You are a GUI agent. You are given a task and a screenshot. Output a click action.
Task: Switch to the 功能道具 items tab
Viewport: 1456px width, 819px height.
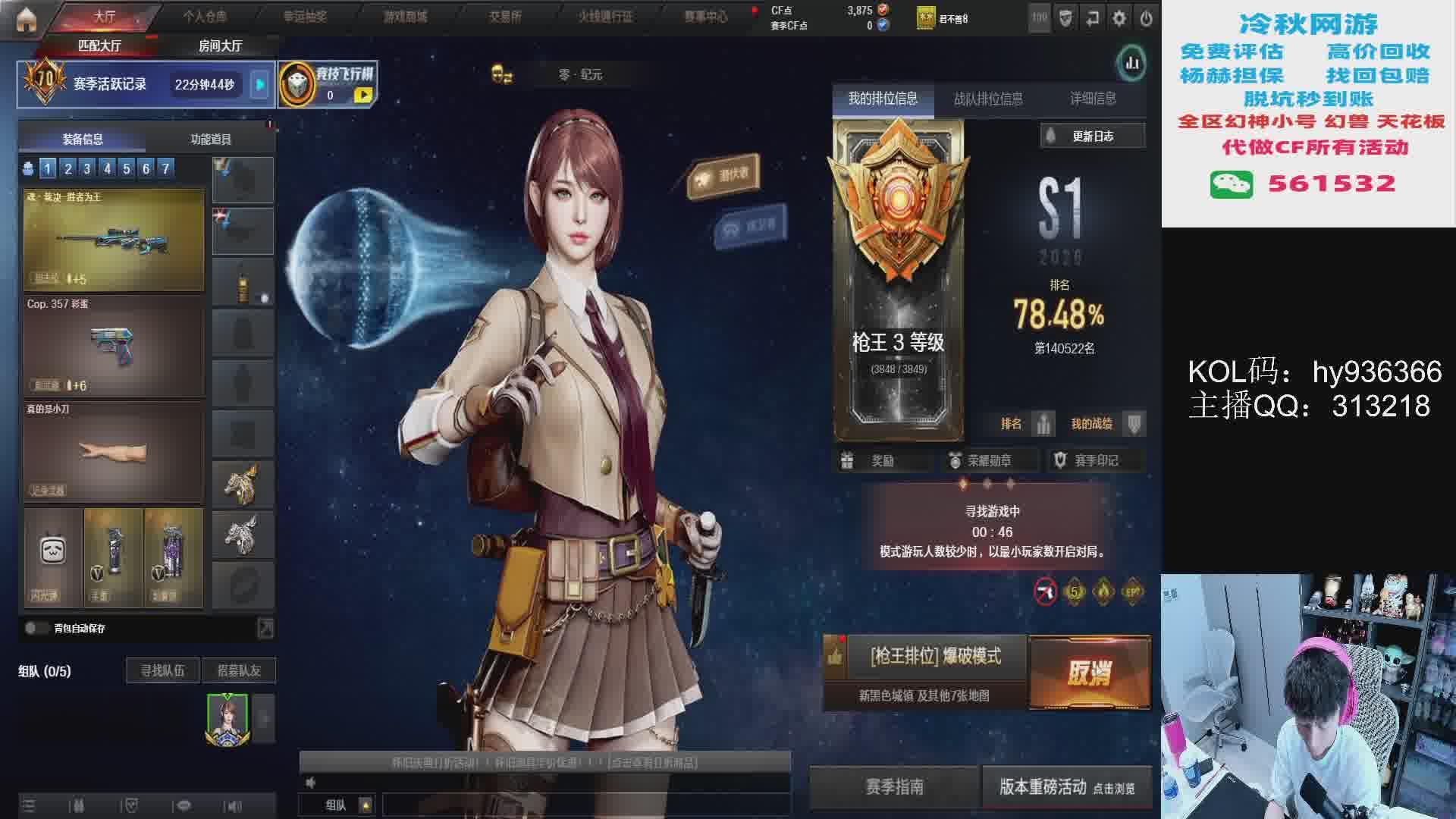pos(211,140)
